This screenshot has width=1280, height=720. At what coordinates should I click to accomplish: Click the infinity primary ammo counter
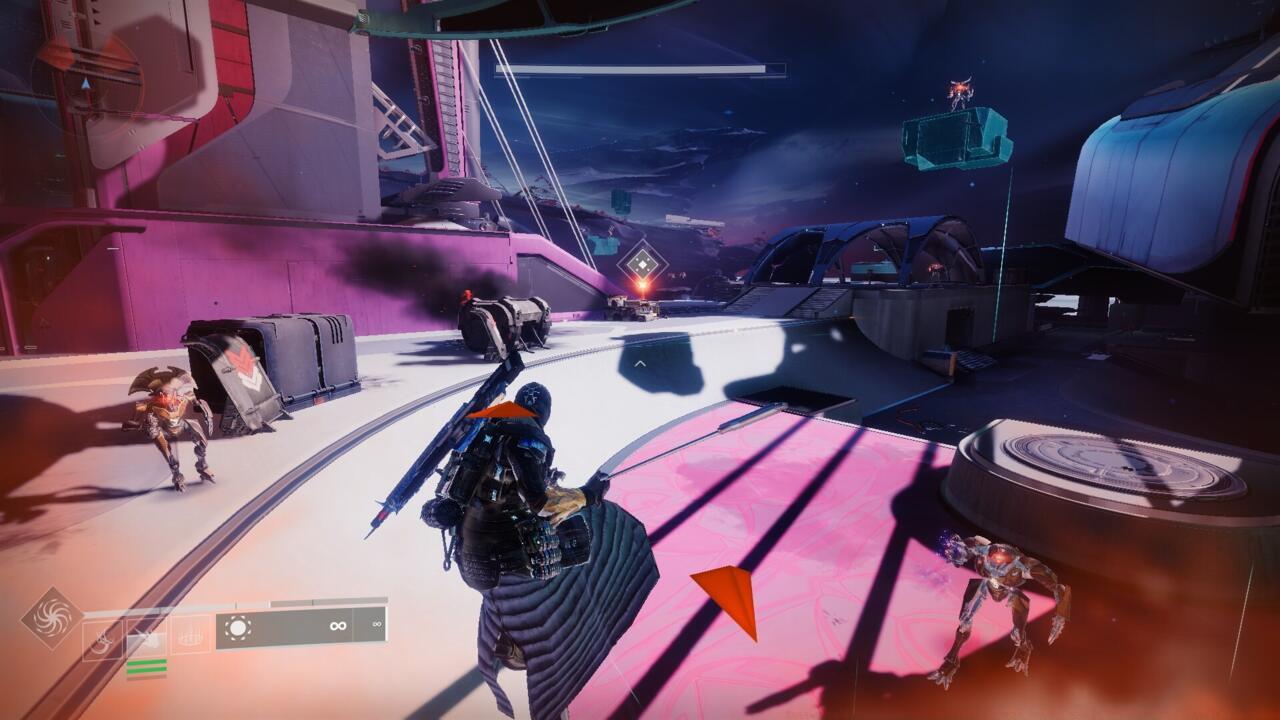coord(338,626)
